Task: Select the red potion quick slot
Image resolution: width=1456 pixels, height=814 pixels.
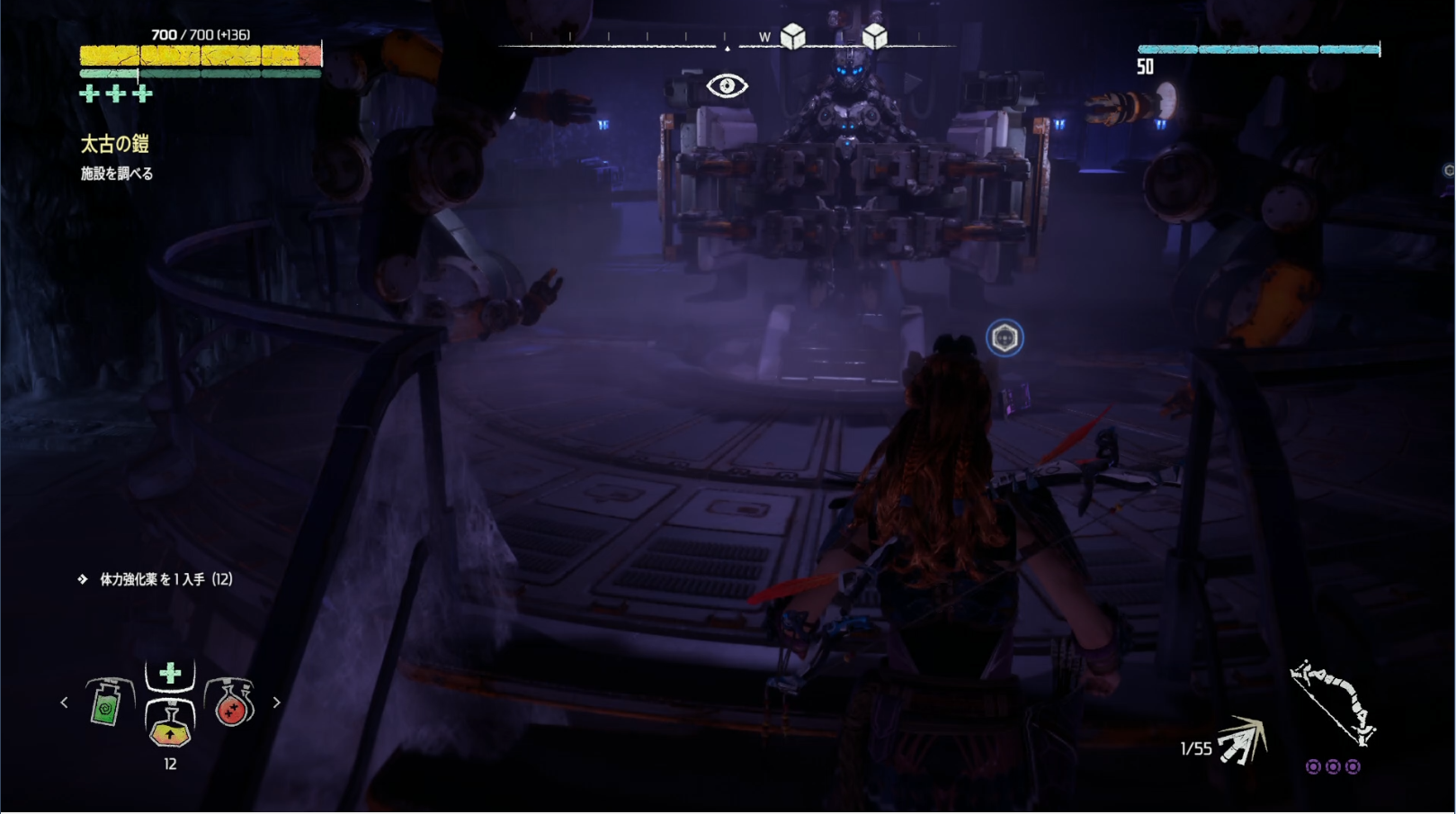Action: click(x=231, y=702)
